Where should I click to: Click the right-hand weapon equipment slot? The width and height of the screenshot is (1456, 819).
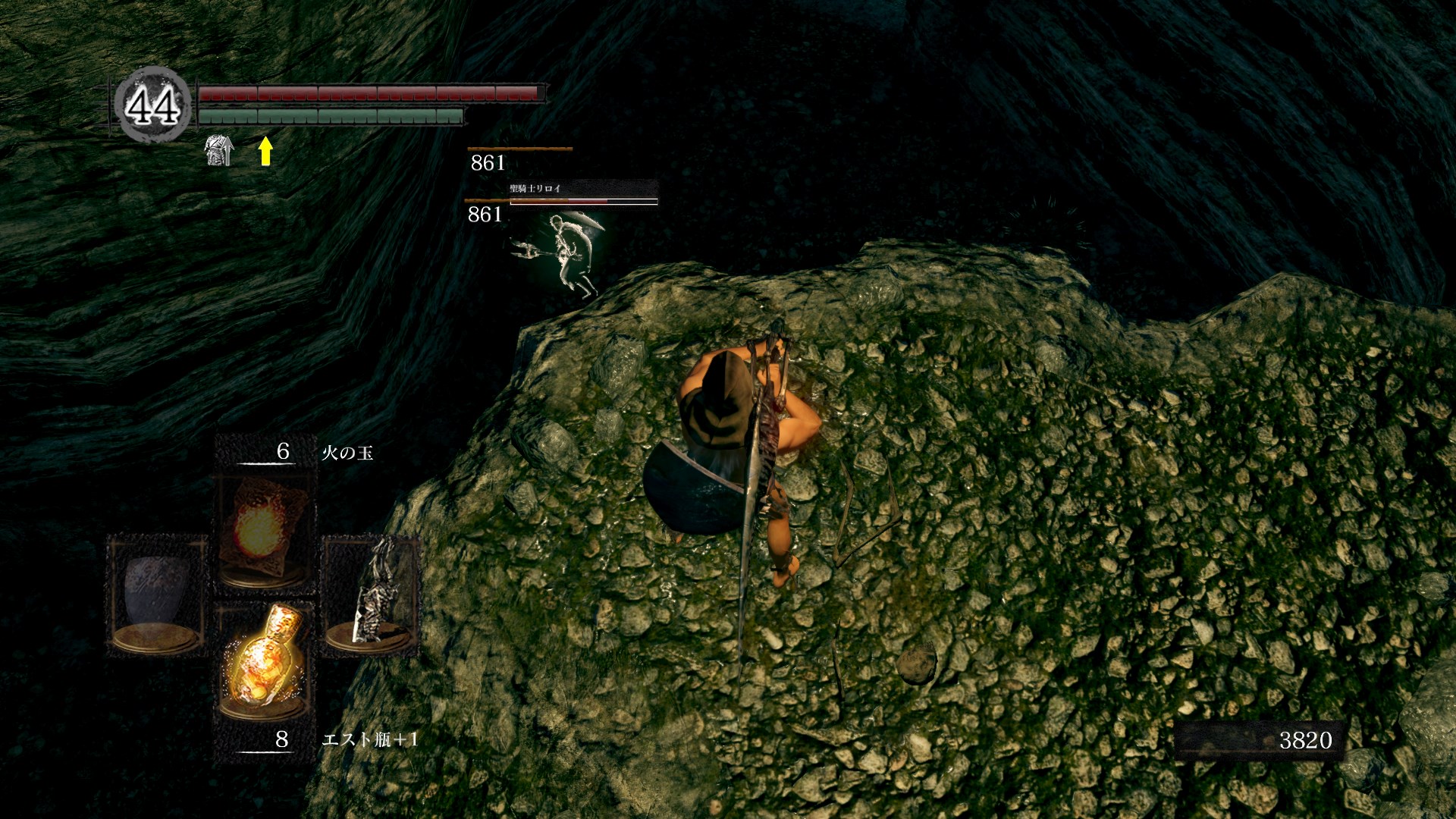click(372, 595)
